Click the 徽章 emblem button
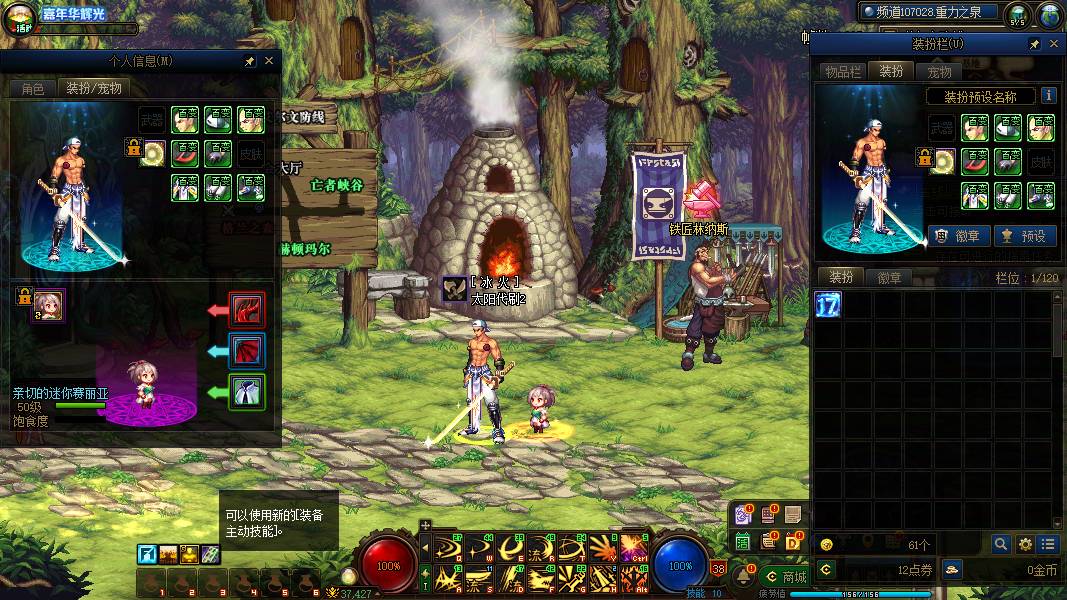 tap(958, 236)
